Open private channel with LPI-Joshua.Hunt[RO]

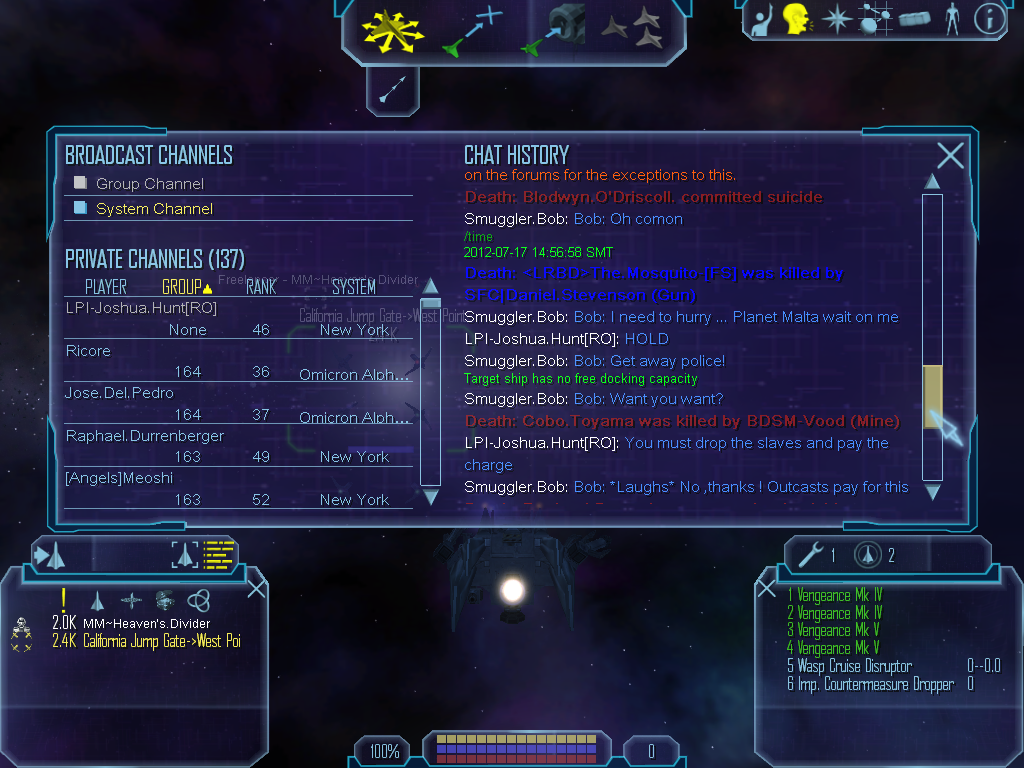click(141, 308)
